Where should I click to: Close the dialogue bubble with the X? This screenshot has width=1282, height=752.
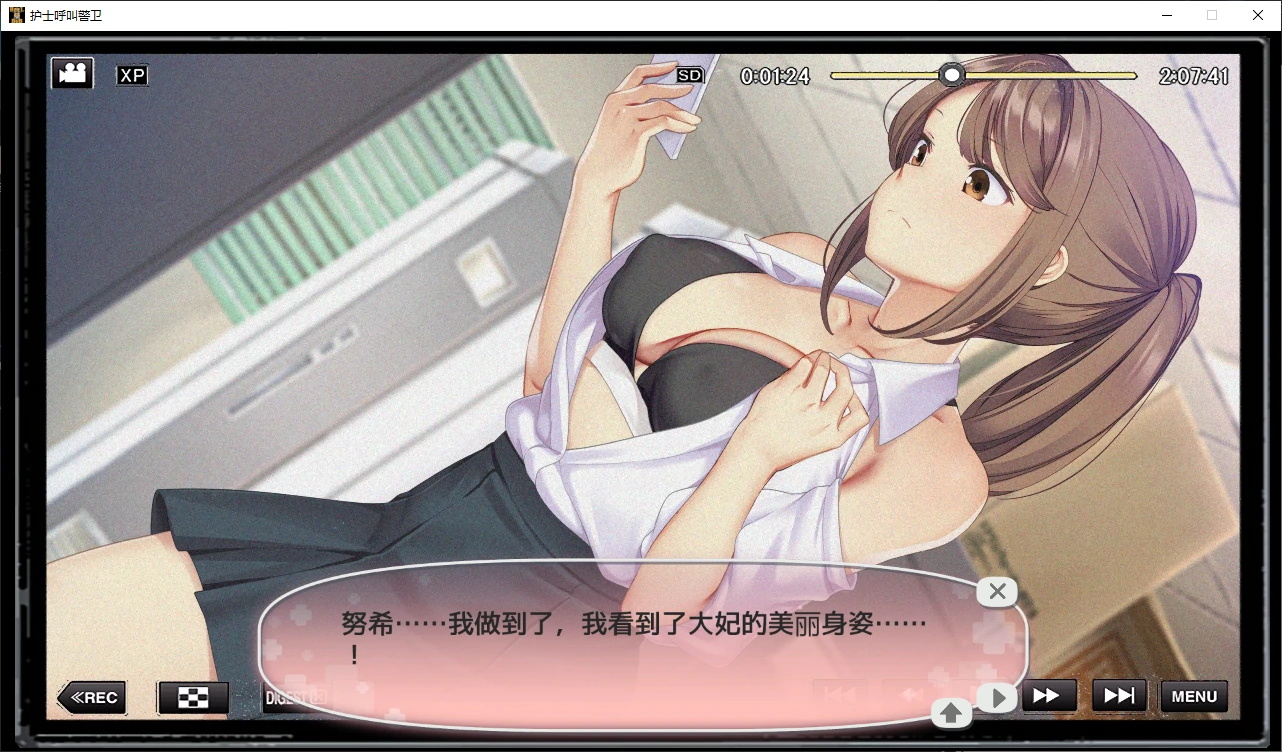pos(996,591)
